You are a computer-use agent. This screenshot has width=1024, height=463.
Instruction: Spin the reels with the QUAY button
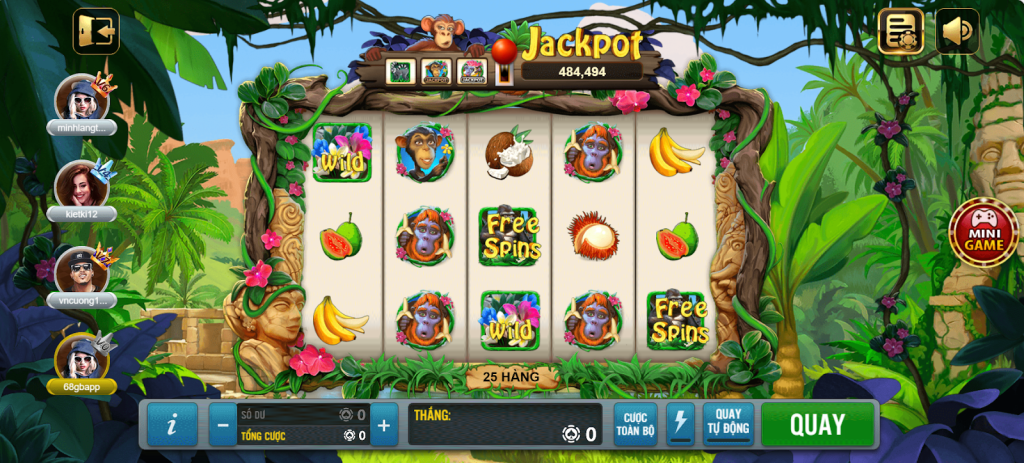817,424
